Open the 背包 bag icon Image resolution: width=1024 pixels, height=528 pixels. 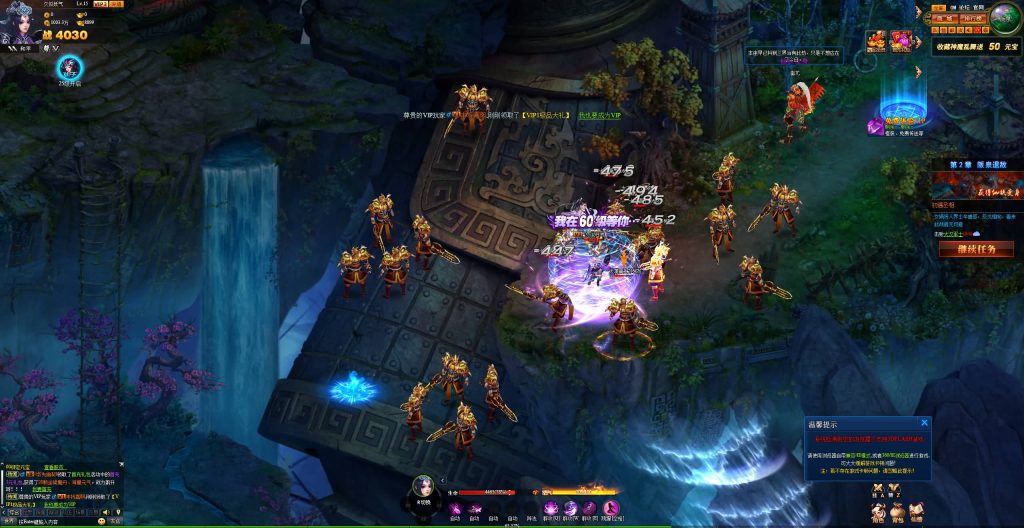[x=897, y=510]
